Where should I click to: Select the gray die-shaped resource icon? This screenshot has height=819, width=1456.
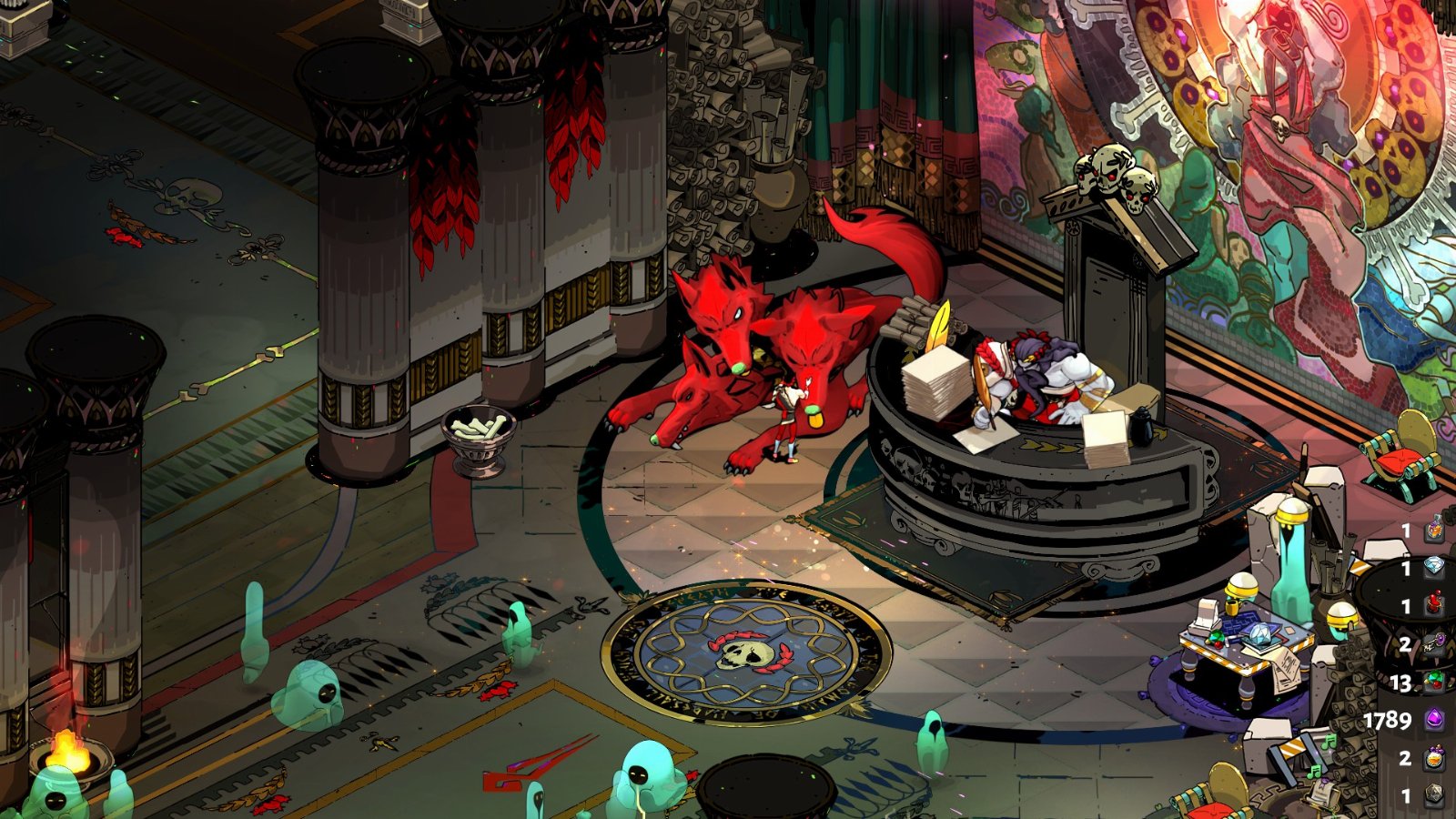pyautogui.click(x=1434, y=795)
